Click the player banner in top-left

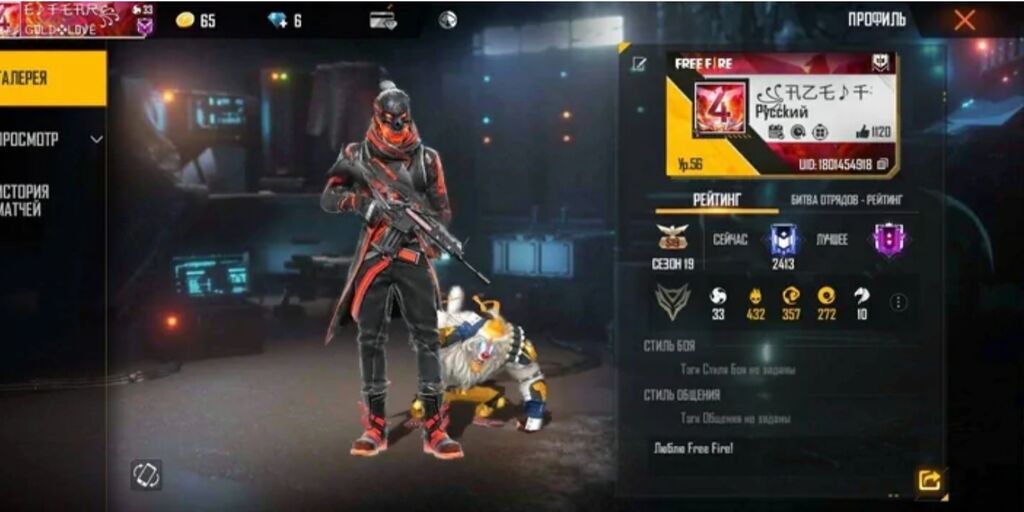tap(77, 19)
